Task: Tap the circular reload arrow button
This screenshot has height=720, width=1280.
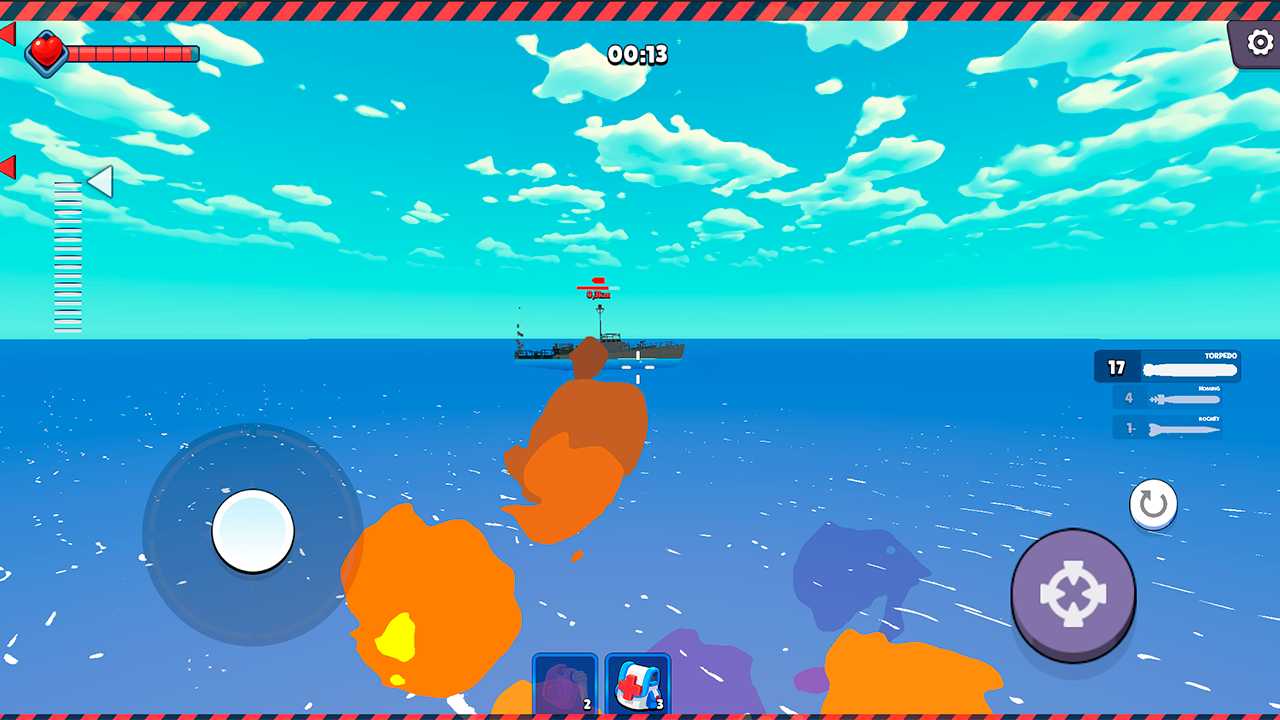Action: click(1152, 504)
